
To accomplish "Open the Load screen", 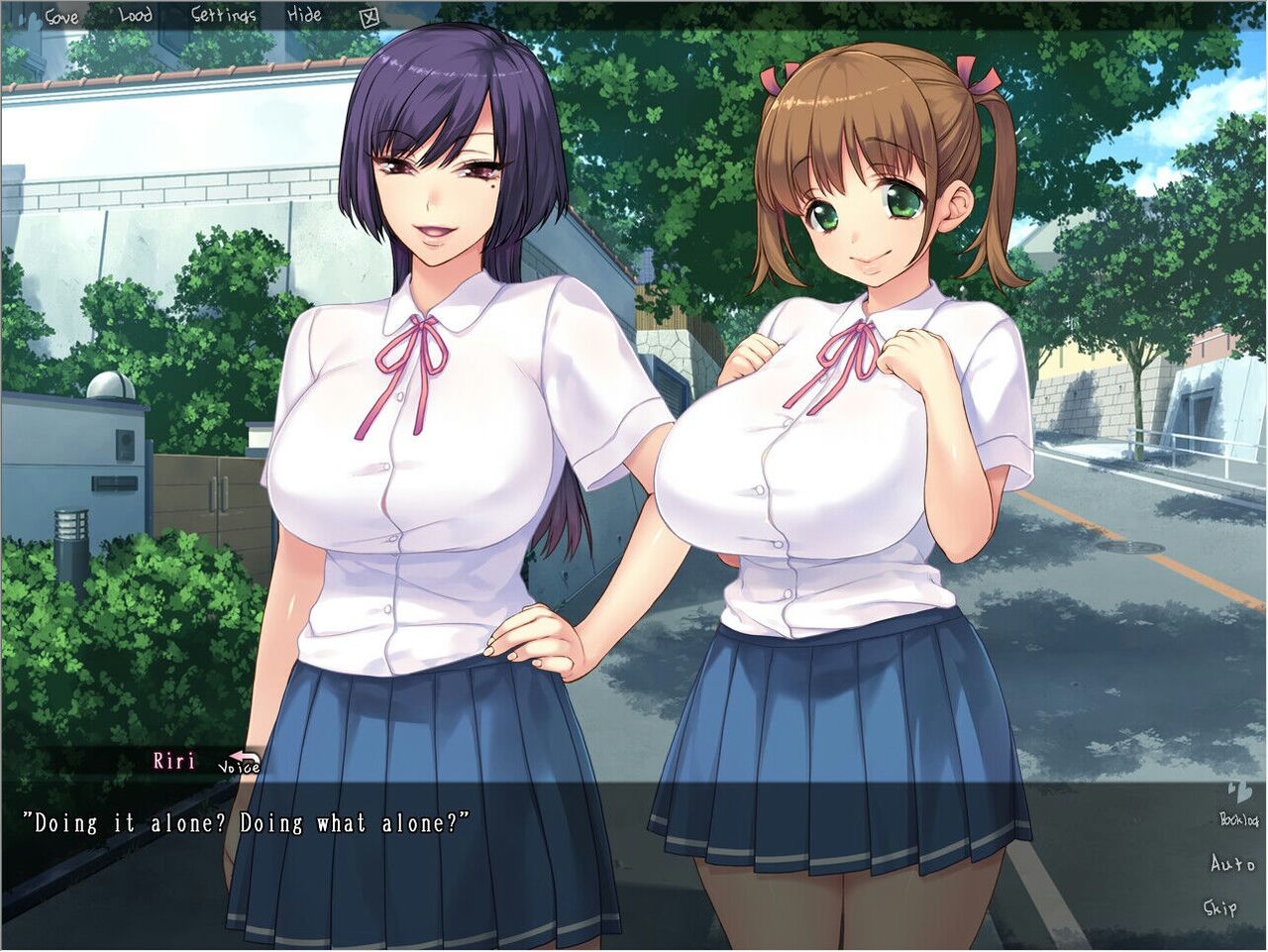I will (135, 15).
